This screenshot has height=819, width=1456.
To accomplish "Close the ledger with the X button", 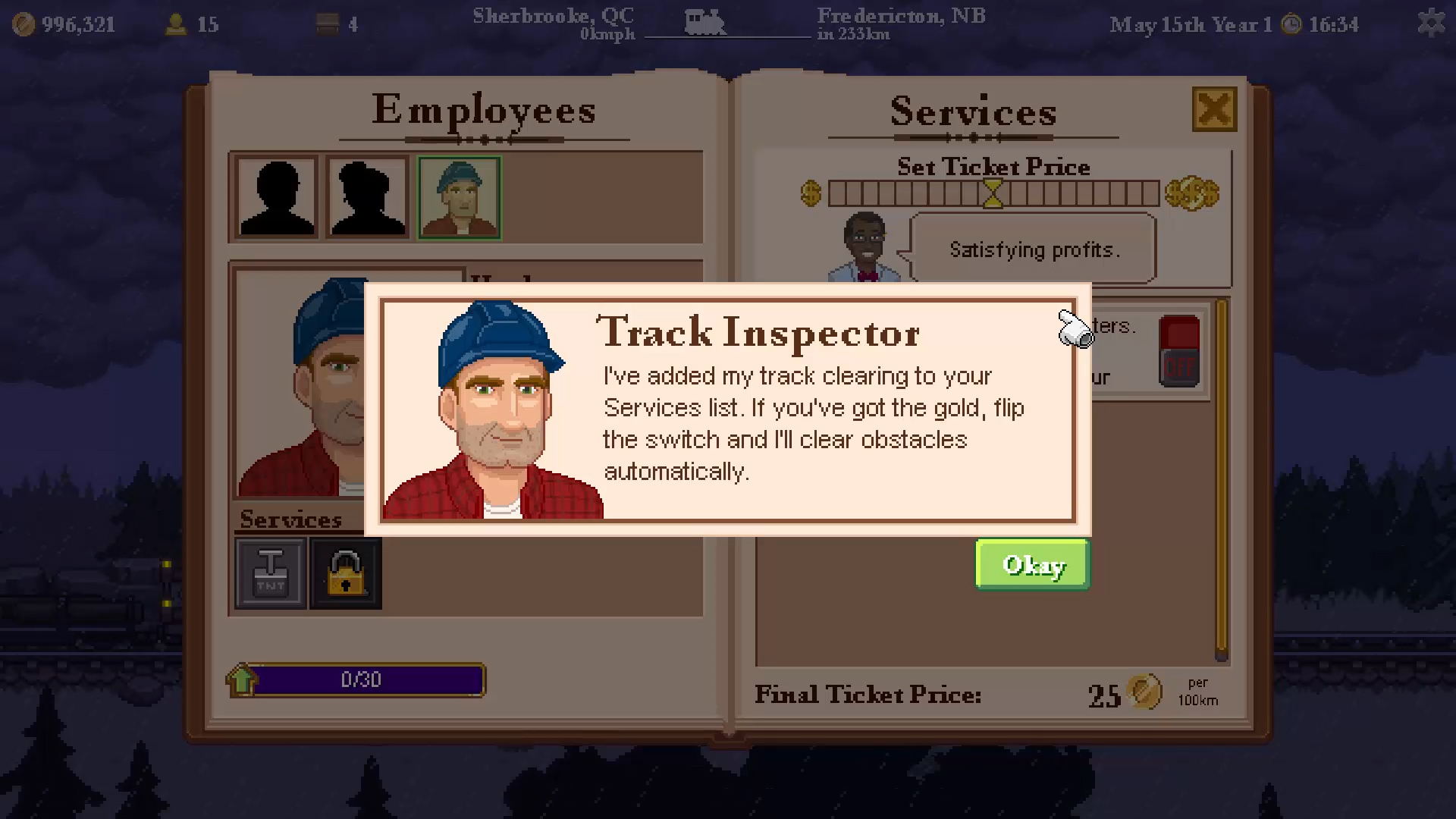I will click(x=1214, y=109).
